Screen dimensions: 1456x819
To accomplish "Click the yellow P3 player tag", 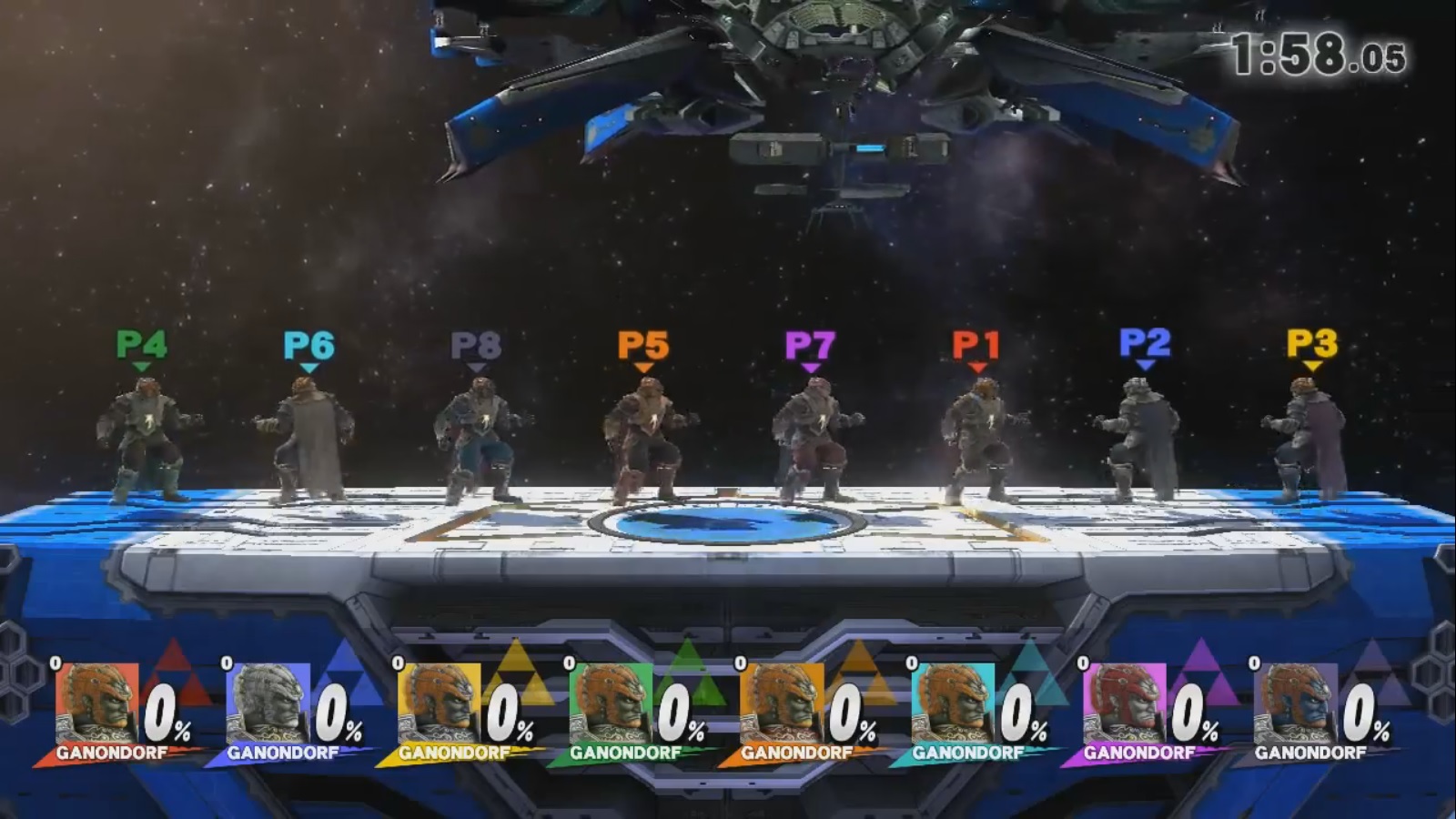I will coord(1312,344).
